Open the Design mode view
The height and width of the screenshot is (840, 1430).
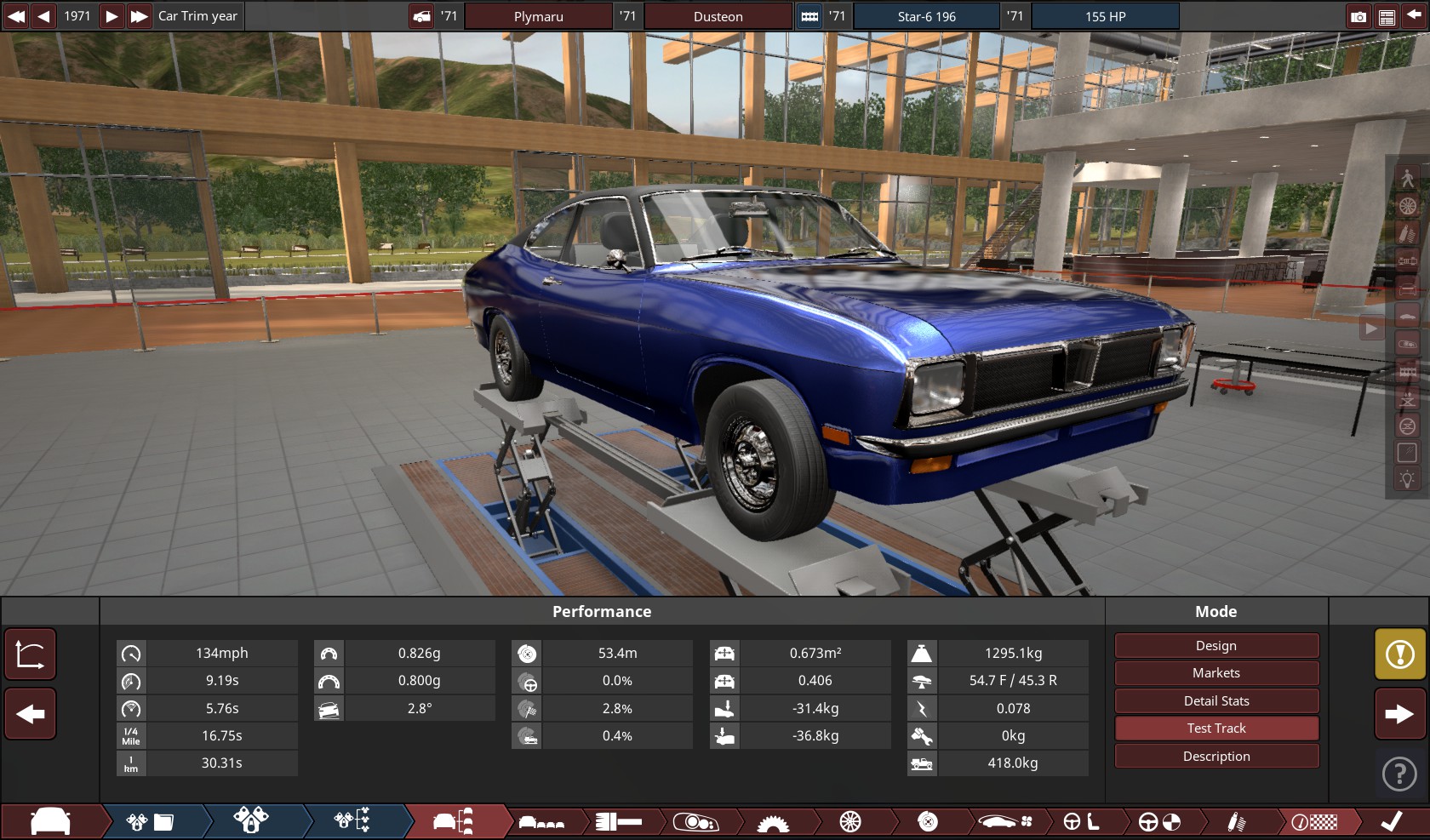click(x=1215, y=646)
